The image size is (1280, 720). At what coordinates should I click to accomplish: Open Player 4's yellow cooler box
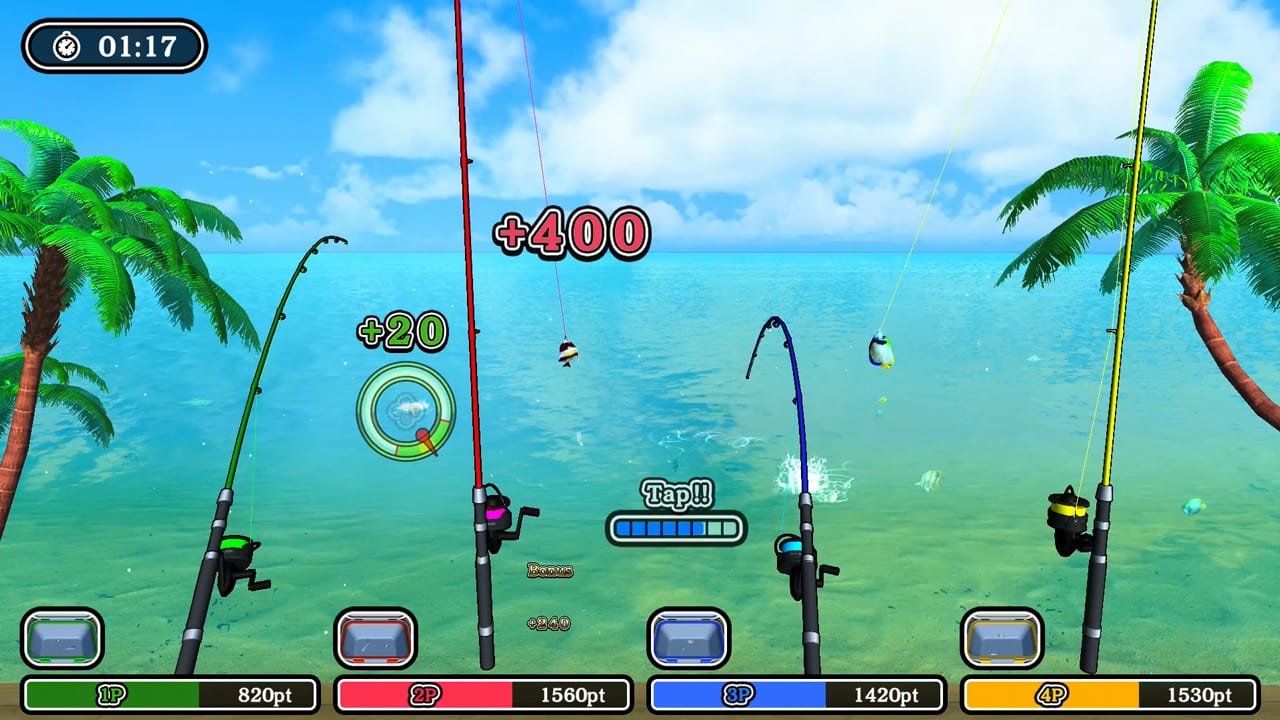point(1003,639)
